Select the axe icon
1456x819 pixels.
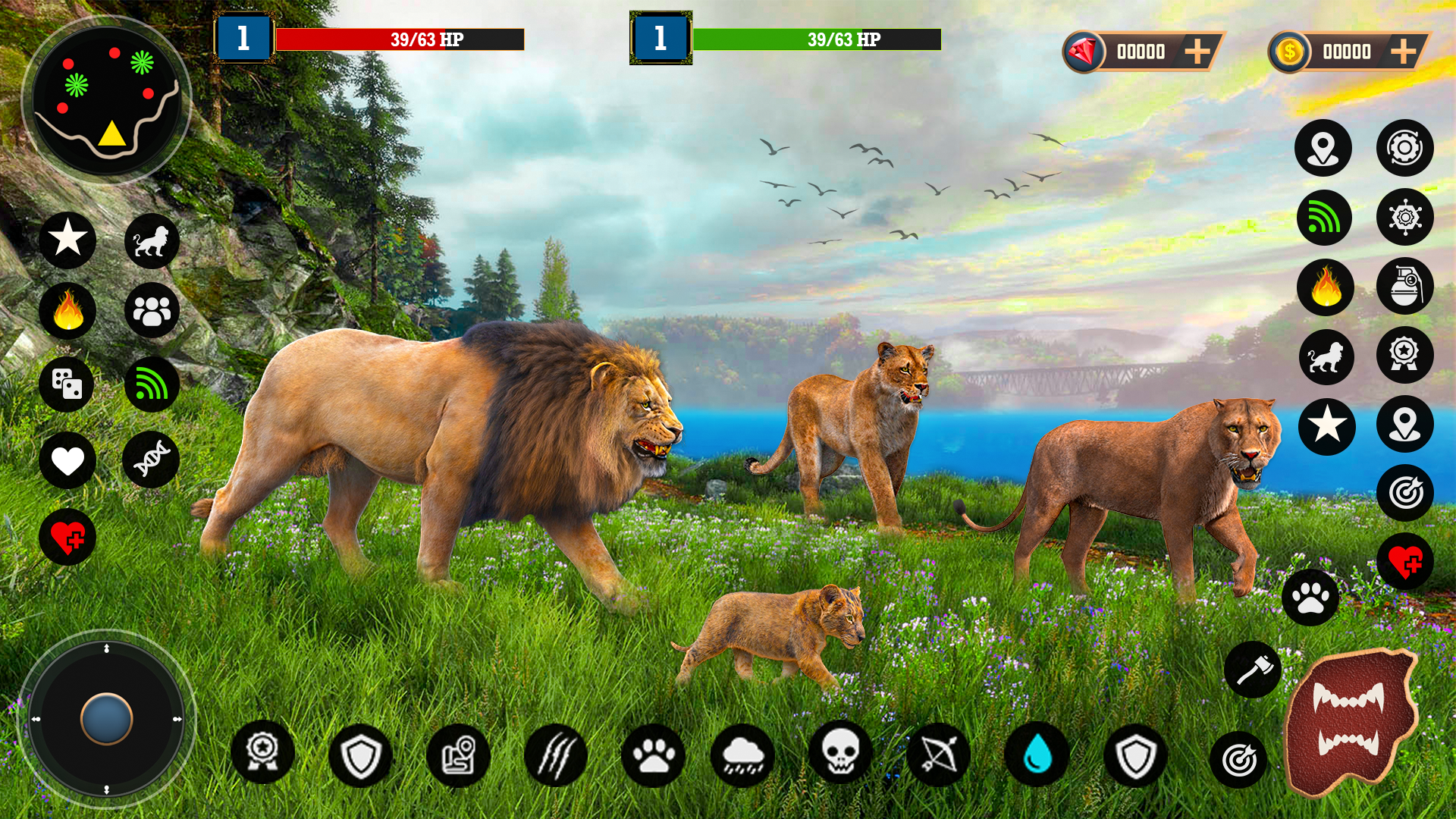[x=1253, y=670]
